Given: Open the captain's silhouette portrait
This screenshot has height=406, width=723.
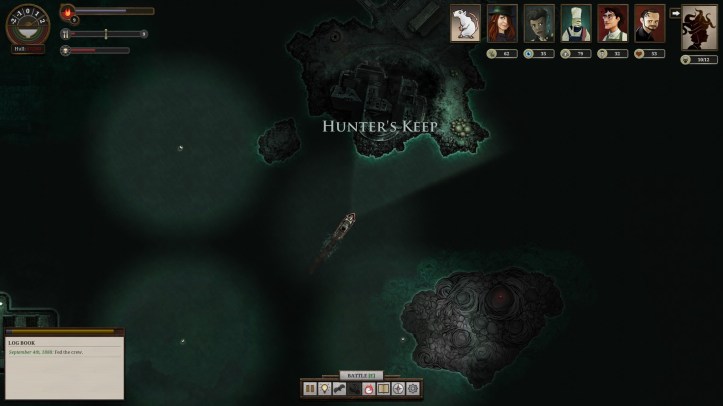Looking at the screenshot, I should click(x=699, y=27).
